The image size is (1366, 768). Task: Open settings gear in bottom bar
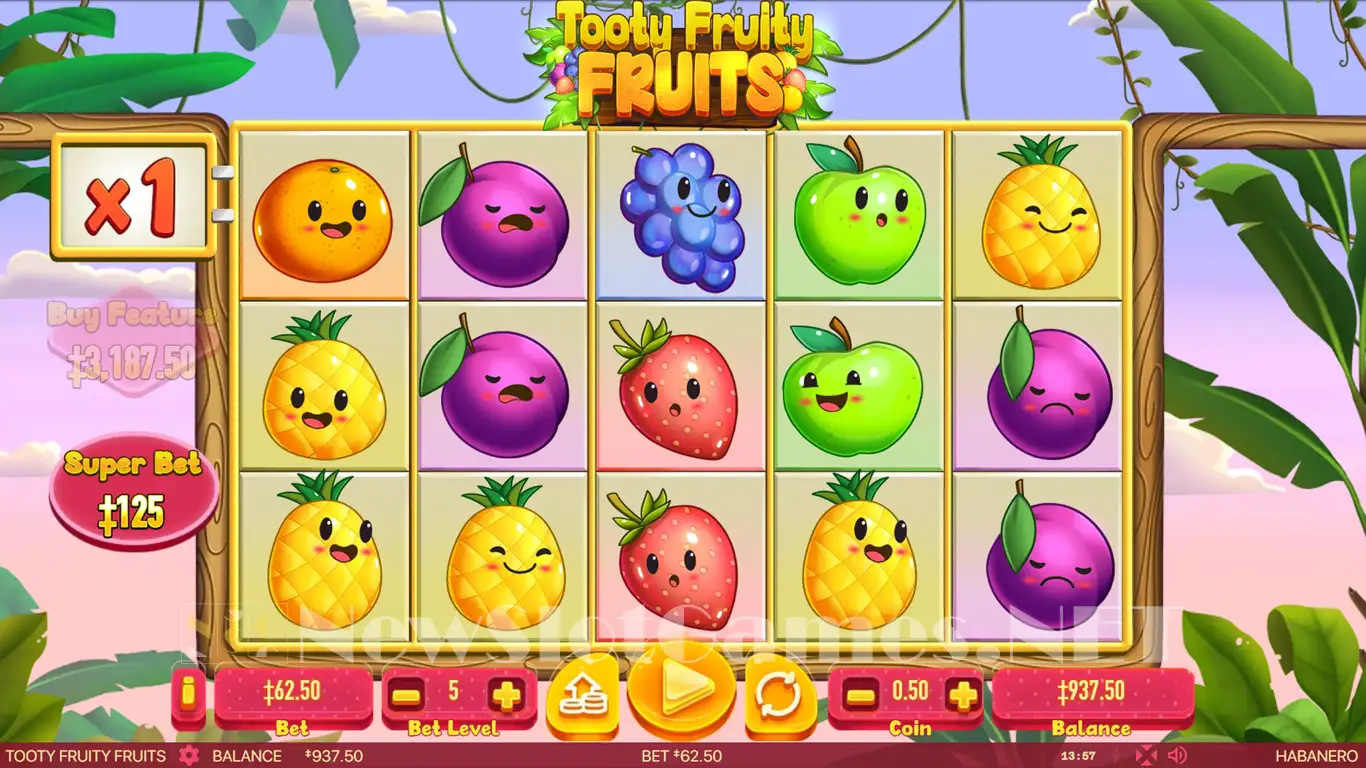click(x=188, y=756)
